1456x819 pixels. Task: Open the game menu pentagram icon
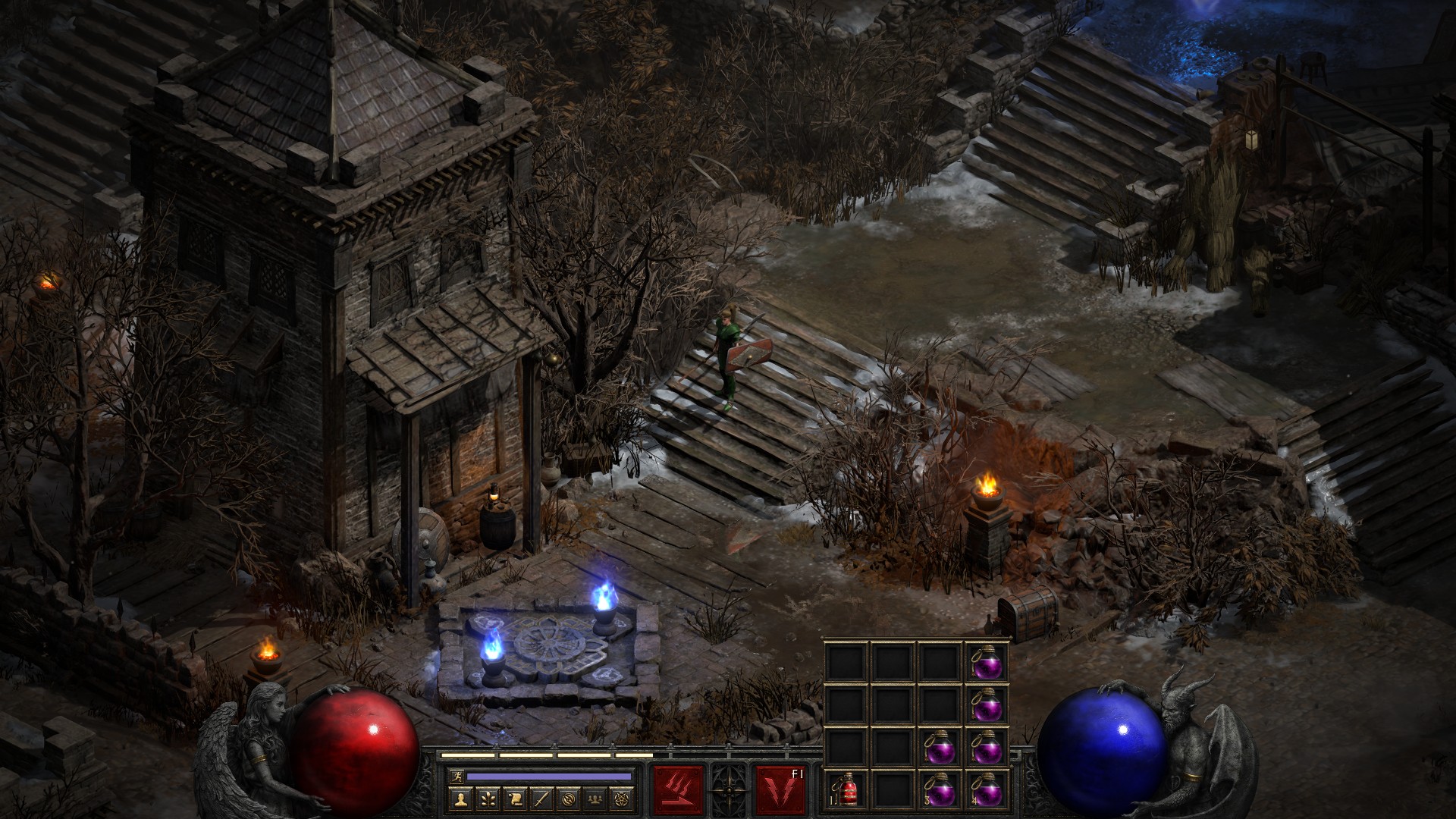click(622, 799)
